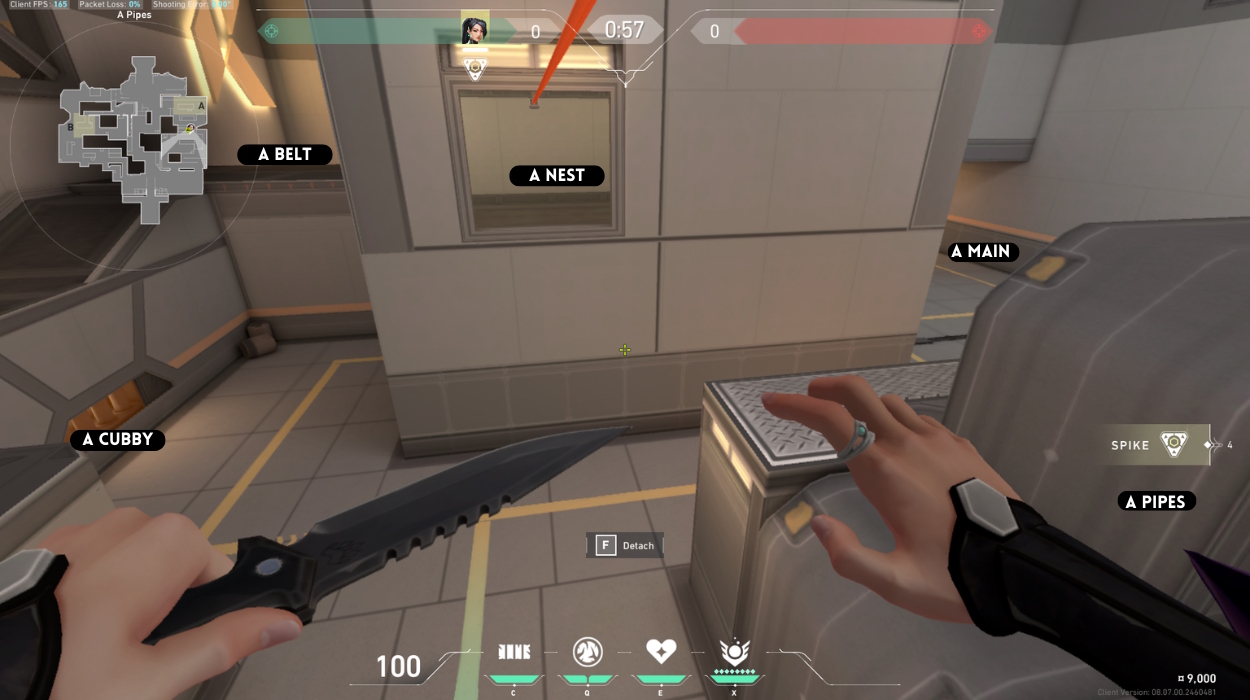Screen dimensions: 1250x700
Task: Select the Spike inventory slot
Action: (1160, 445)
